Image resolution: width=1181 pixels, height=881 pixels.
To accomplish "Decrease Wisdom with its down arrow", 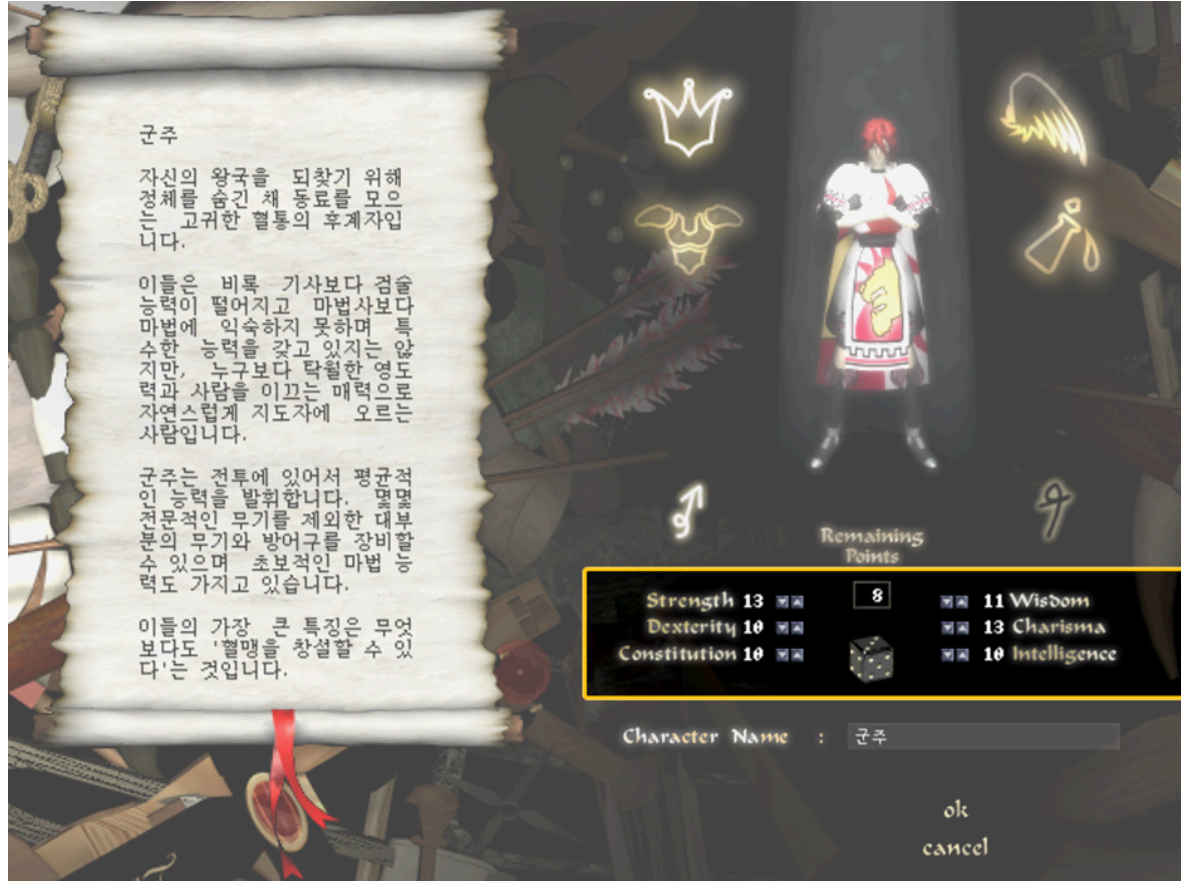I will (x=946, y=602).
